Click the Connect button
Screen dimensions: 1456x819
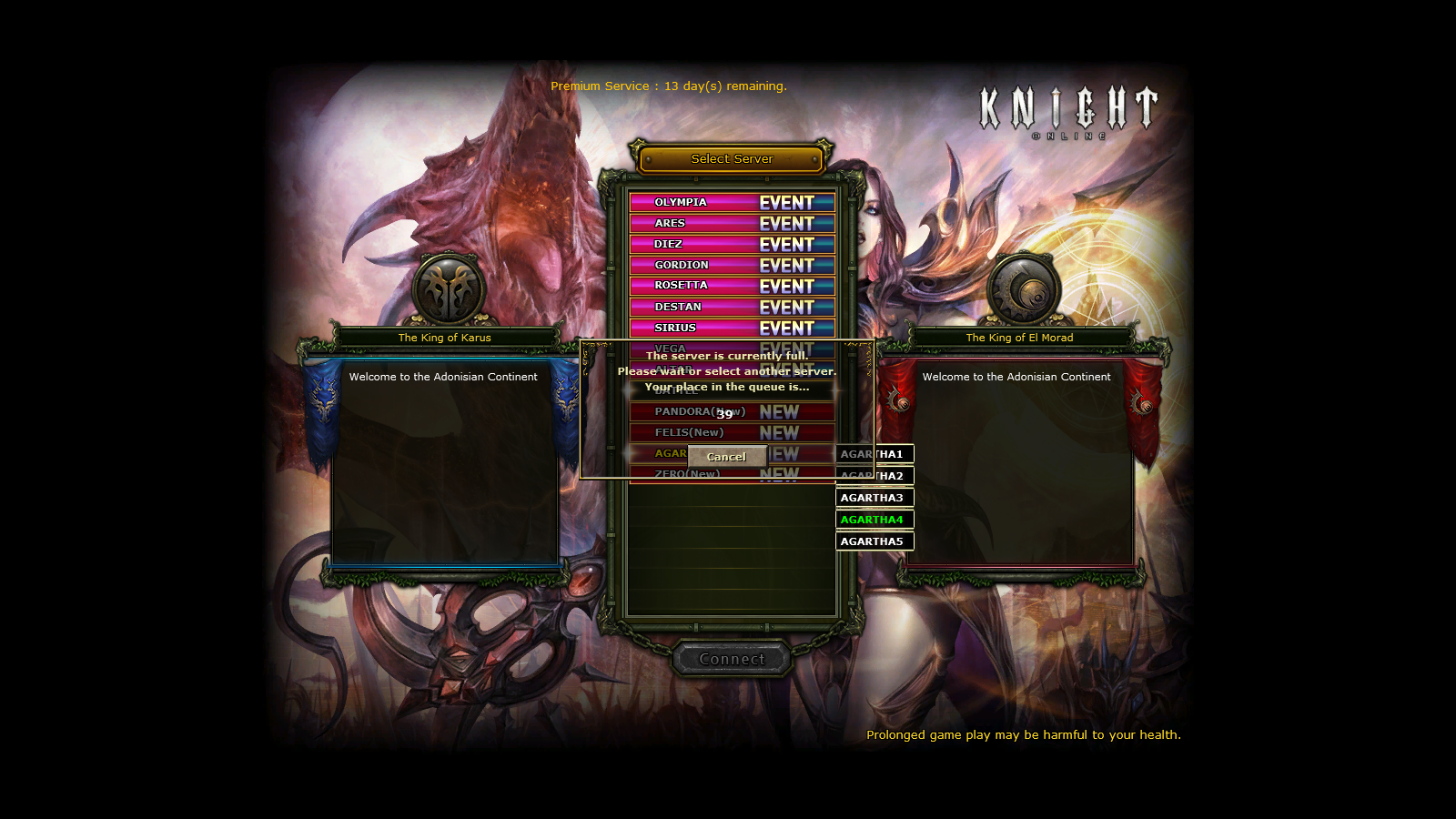[732, 659]
